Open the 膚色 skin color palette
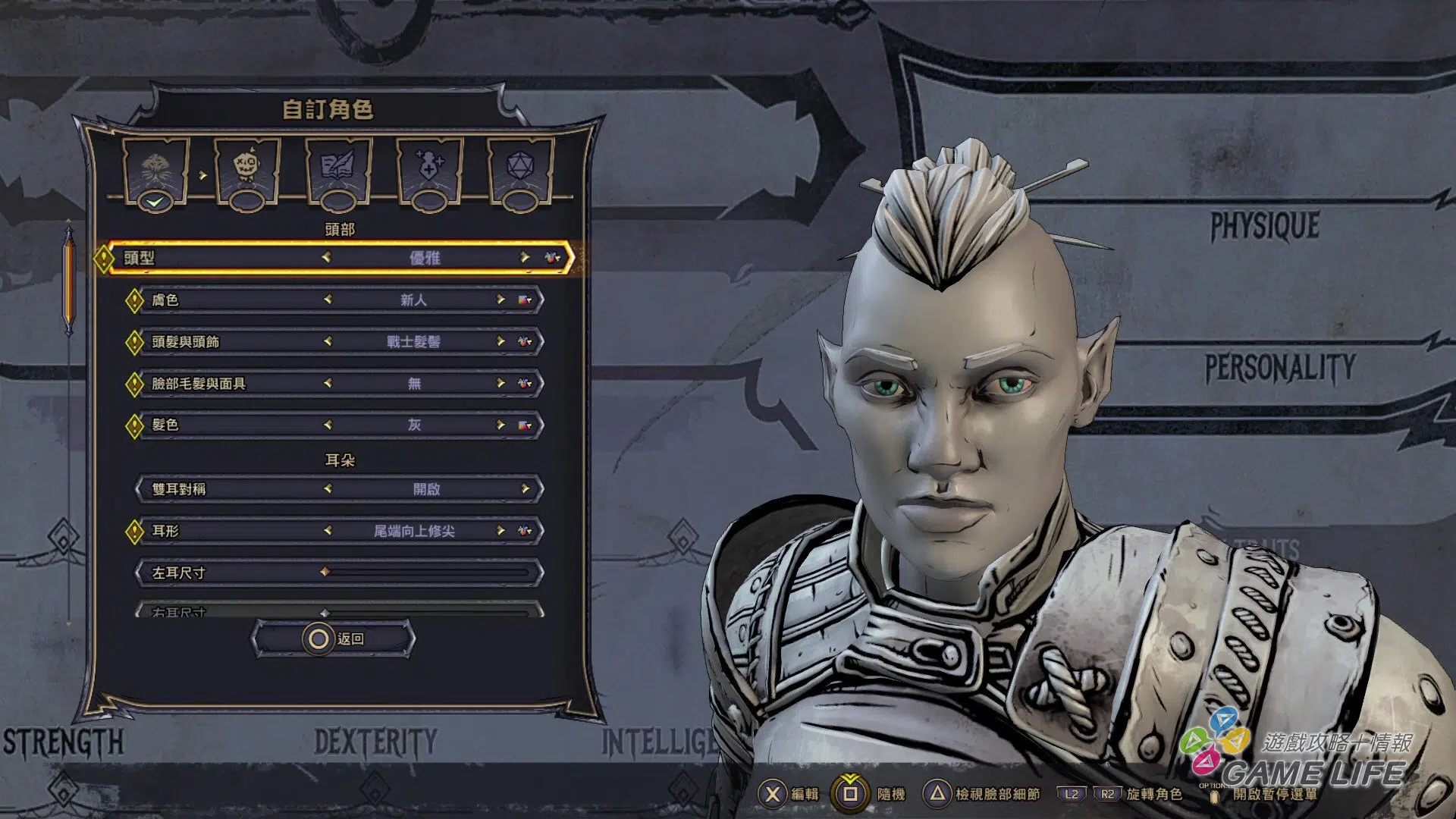 (524, 300)
